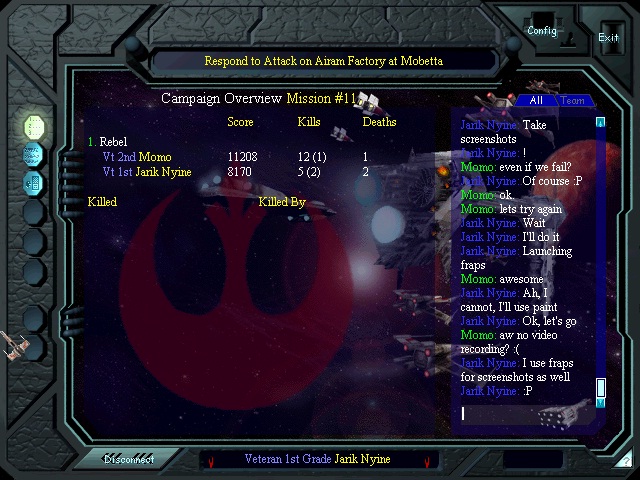The width and height of the screenshot is (640, 480).
Task: Switch chat to the All tab
Action: click(x=536, y=101)
